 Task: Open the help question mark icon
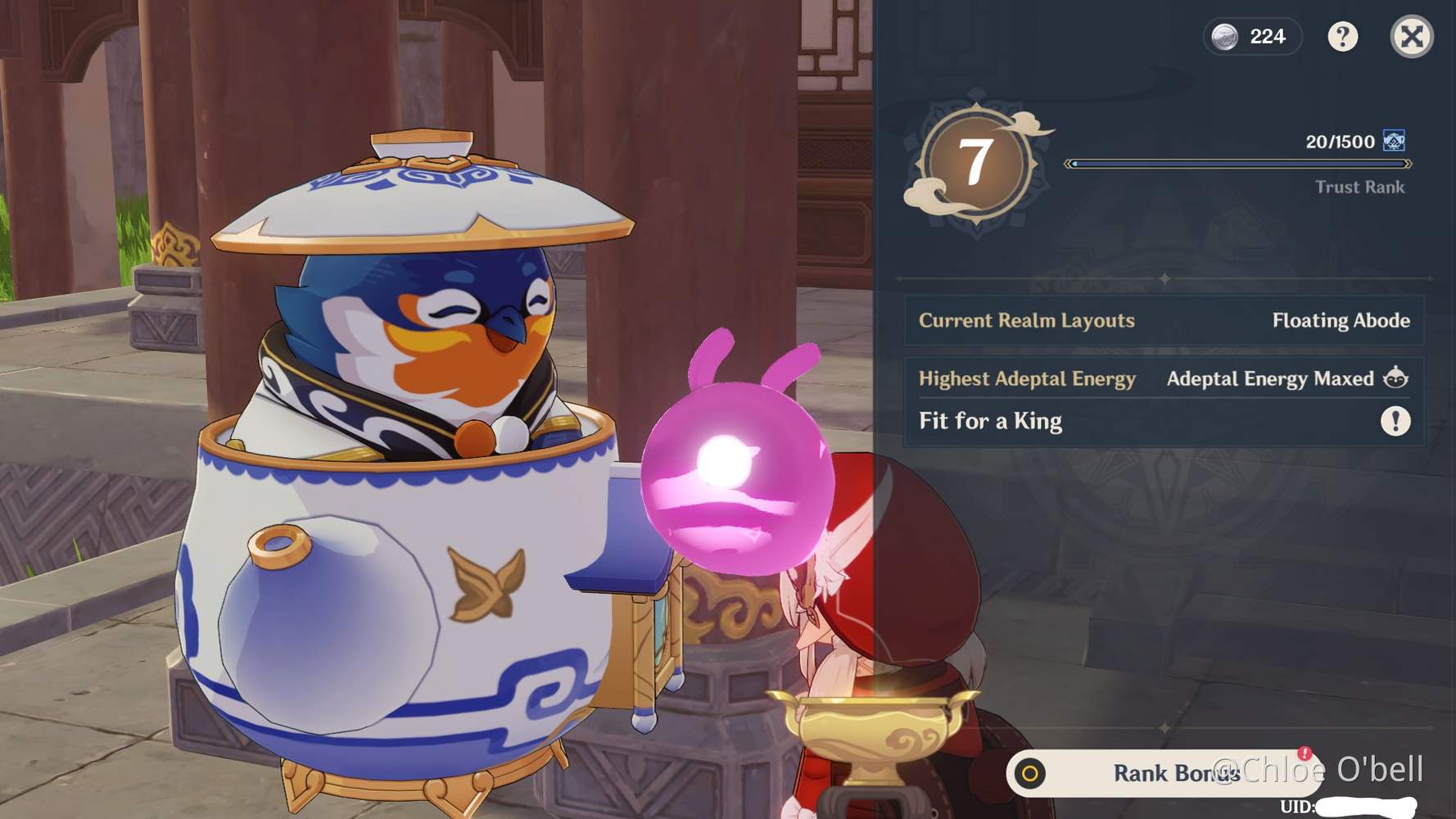point(1344,37)
